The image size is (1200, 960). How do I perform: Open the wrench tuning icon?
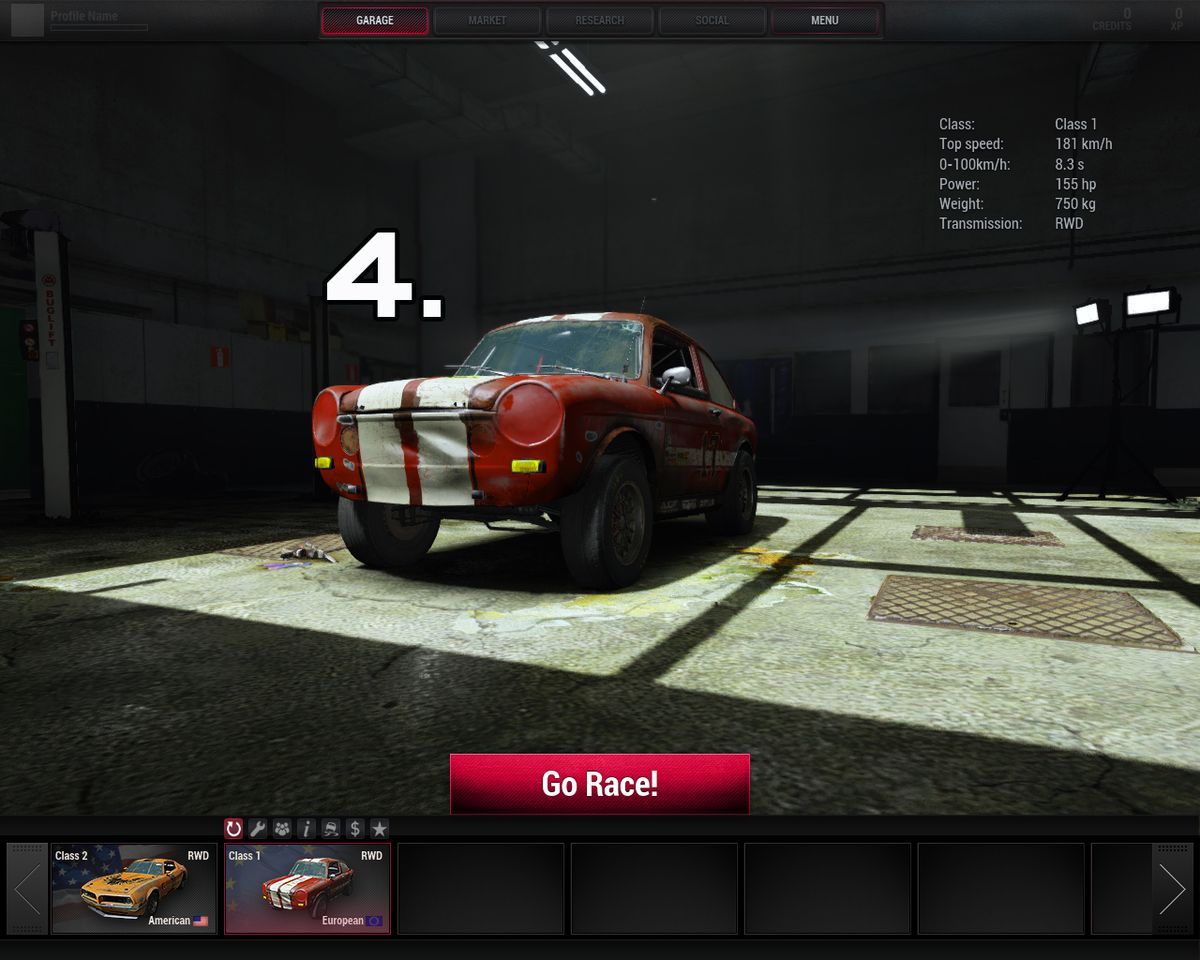pyautogui.click(x=258, y=828)
